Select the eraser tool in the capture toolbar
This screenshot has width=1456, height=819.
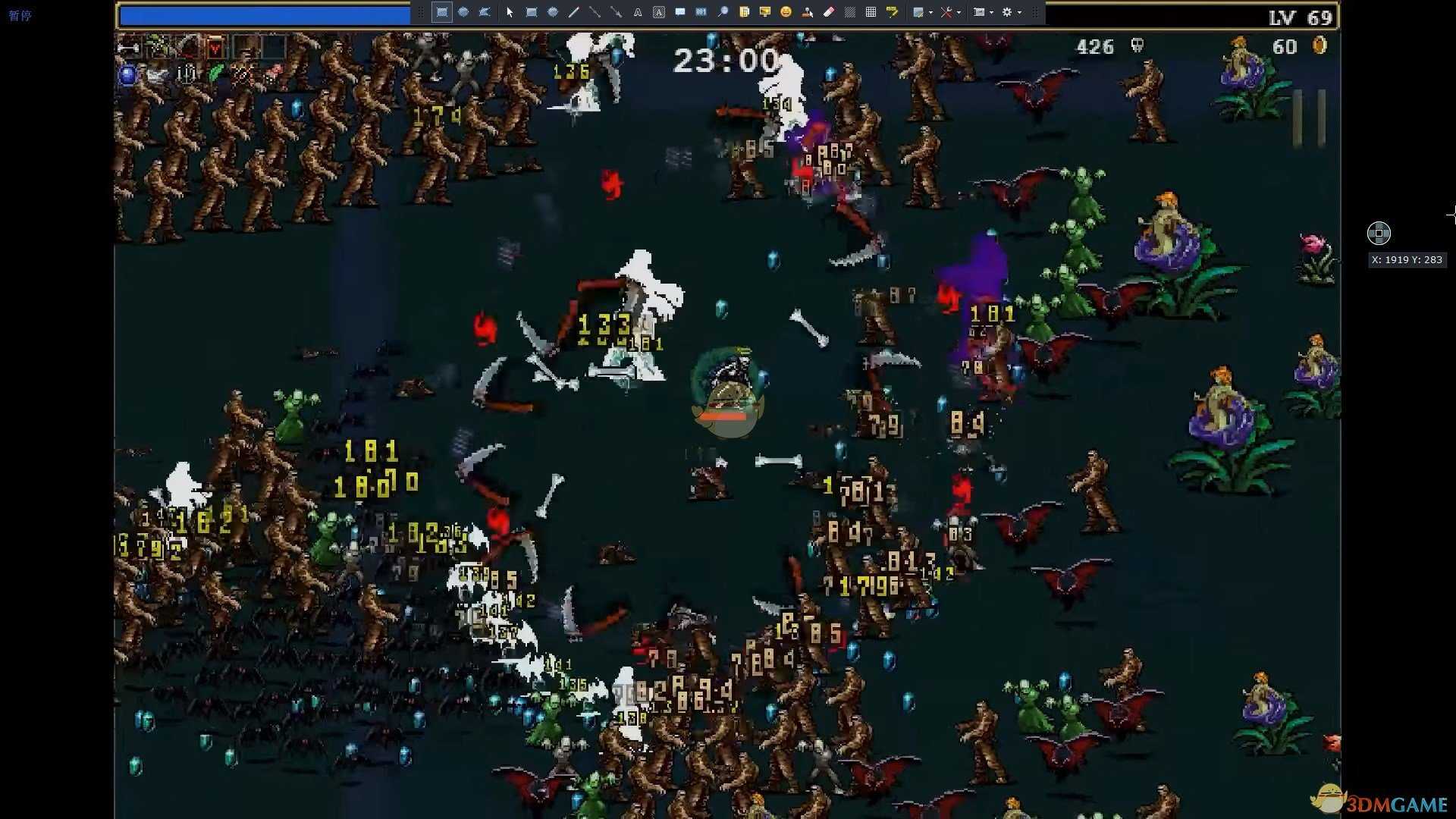coord(828,12)
